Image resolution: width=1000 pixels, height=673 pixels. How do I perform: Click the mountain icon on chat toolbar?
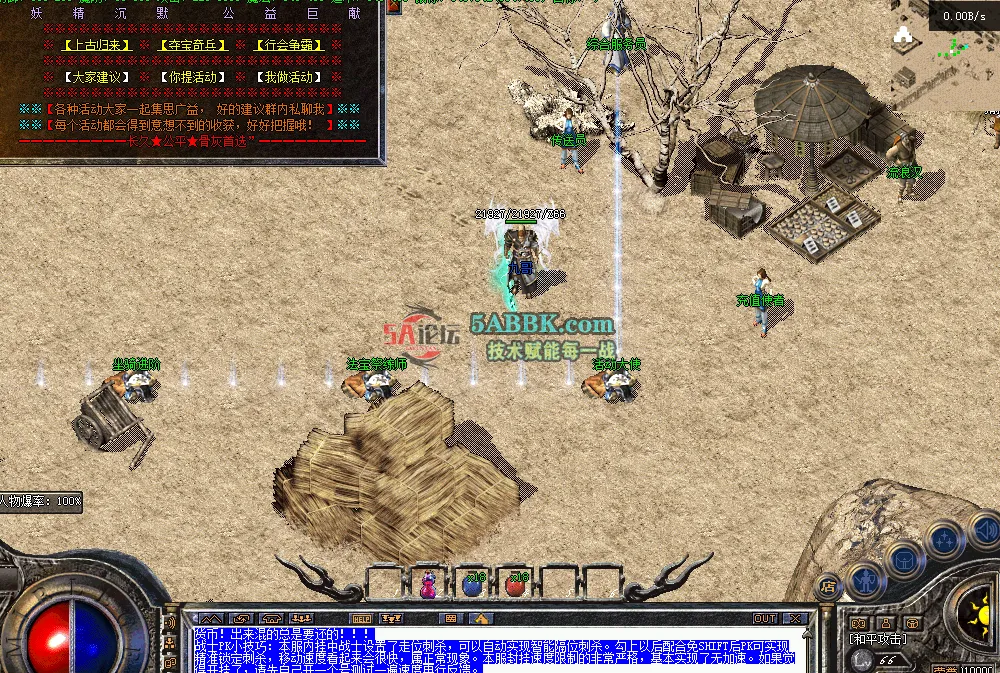coord(211,618)
